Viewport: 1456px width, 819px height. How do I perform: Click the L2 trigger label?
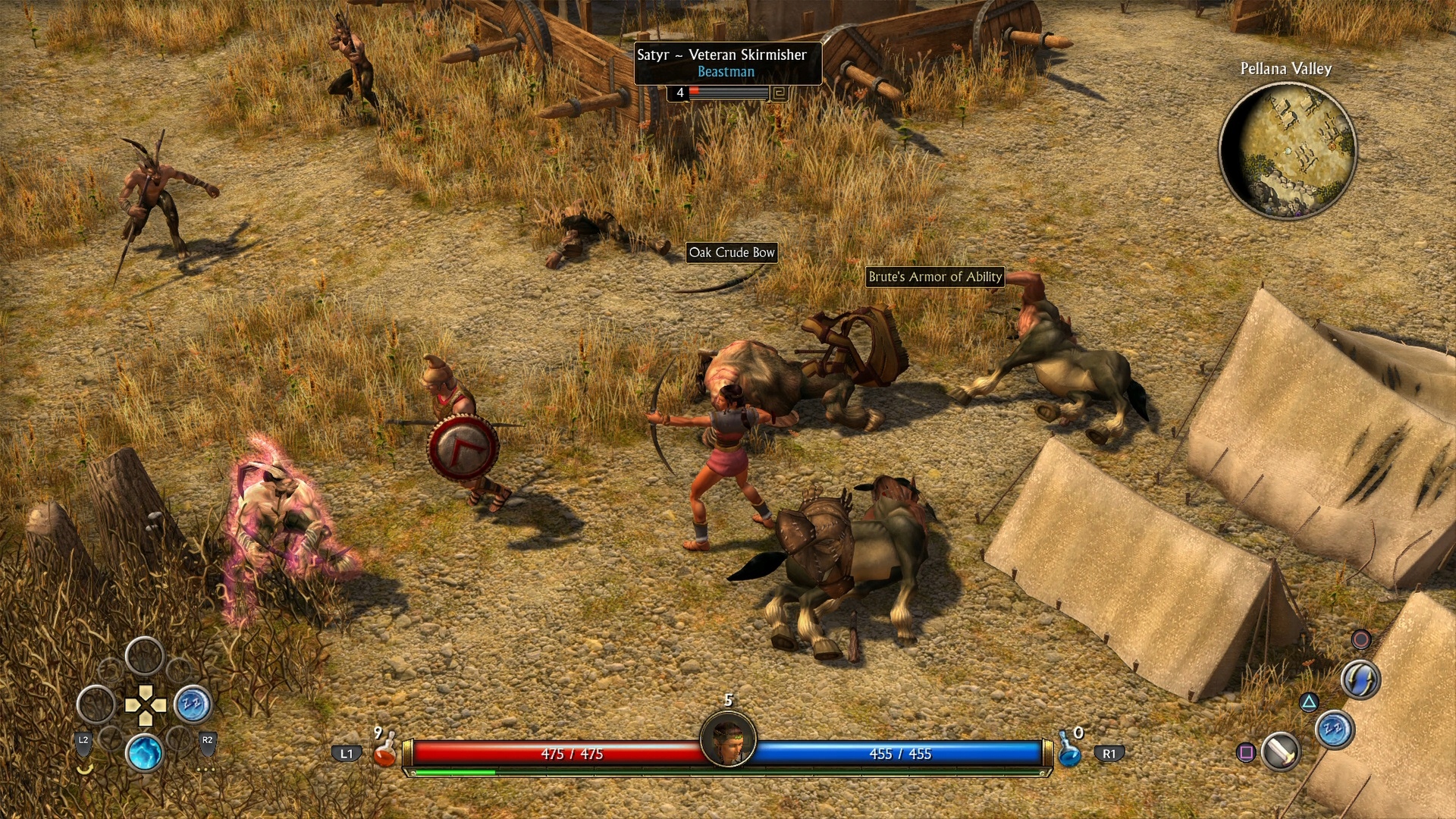coord(84,740)
